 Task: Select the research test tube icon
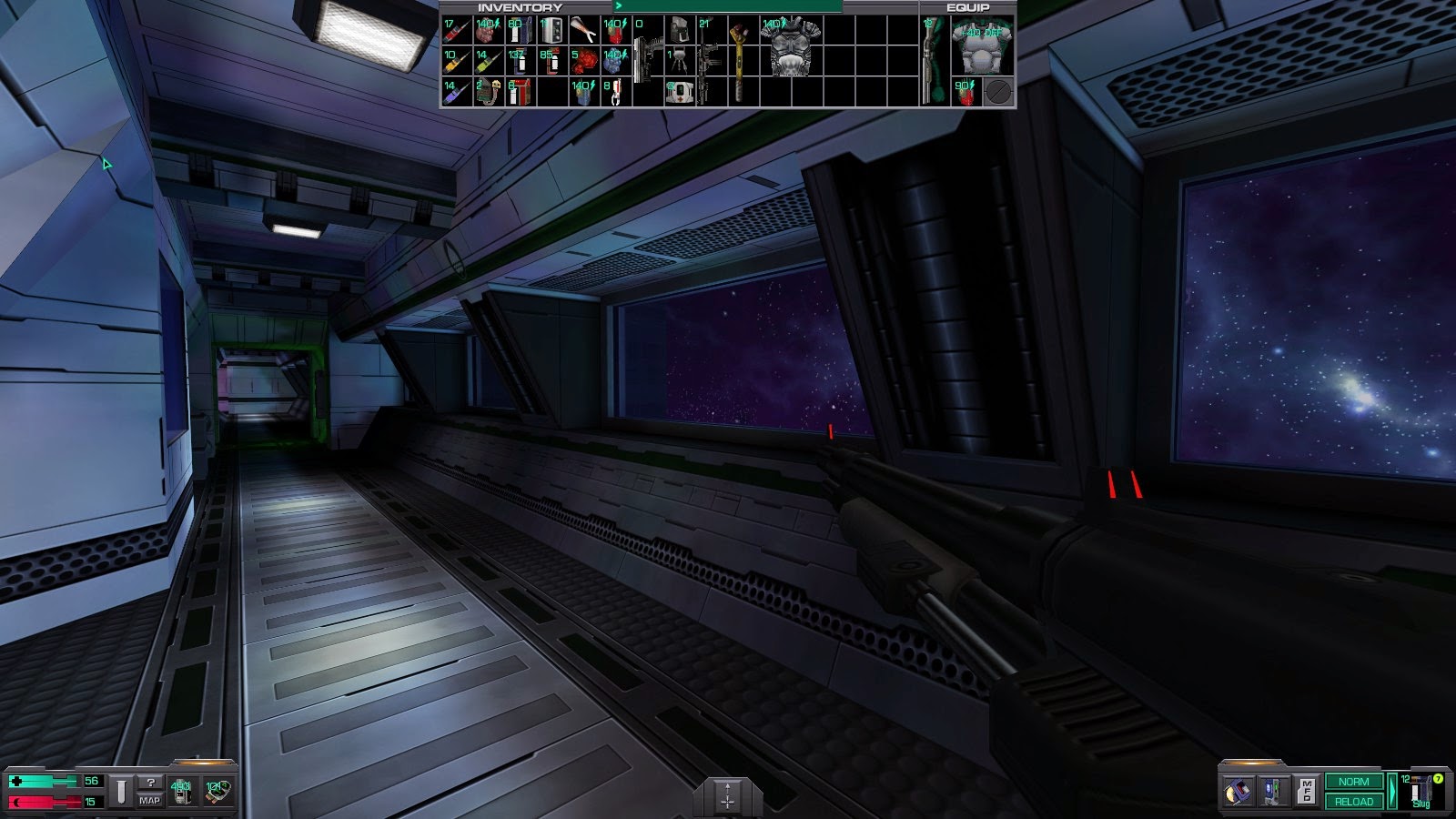tap(121, 792)
